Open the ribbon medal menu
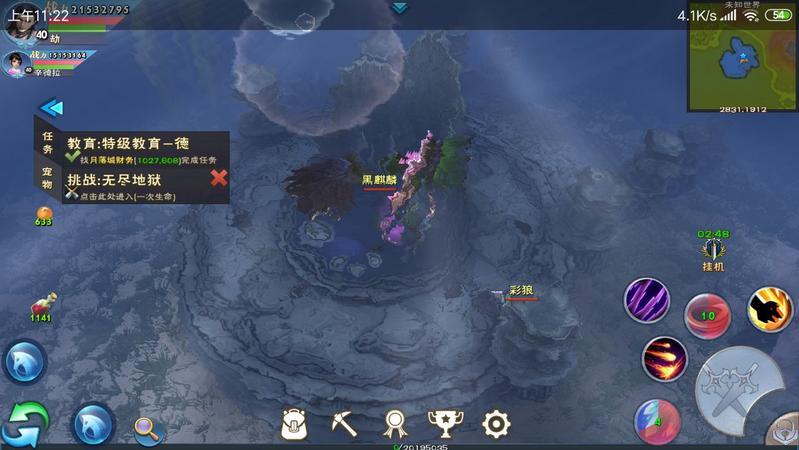This screenshot has width=799, height=450. [x=396, y=424]
